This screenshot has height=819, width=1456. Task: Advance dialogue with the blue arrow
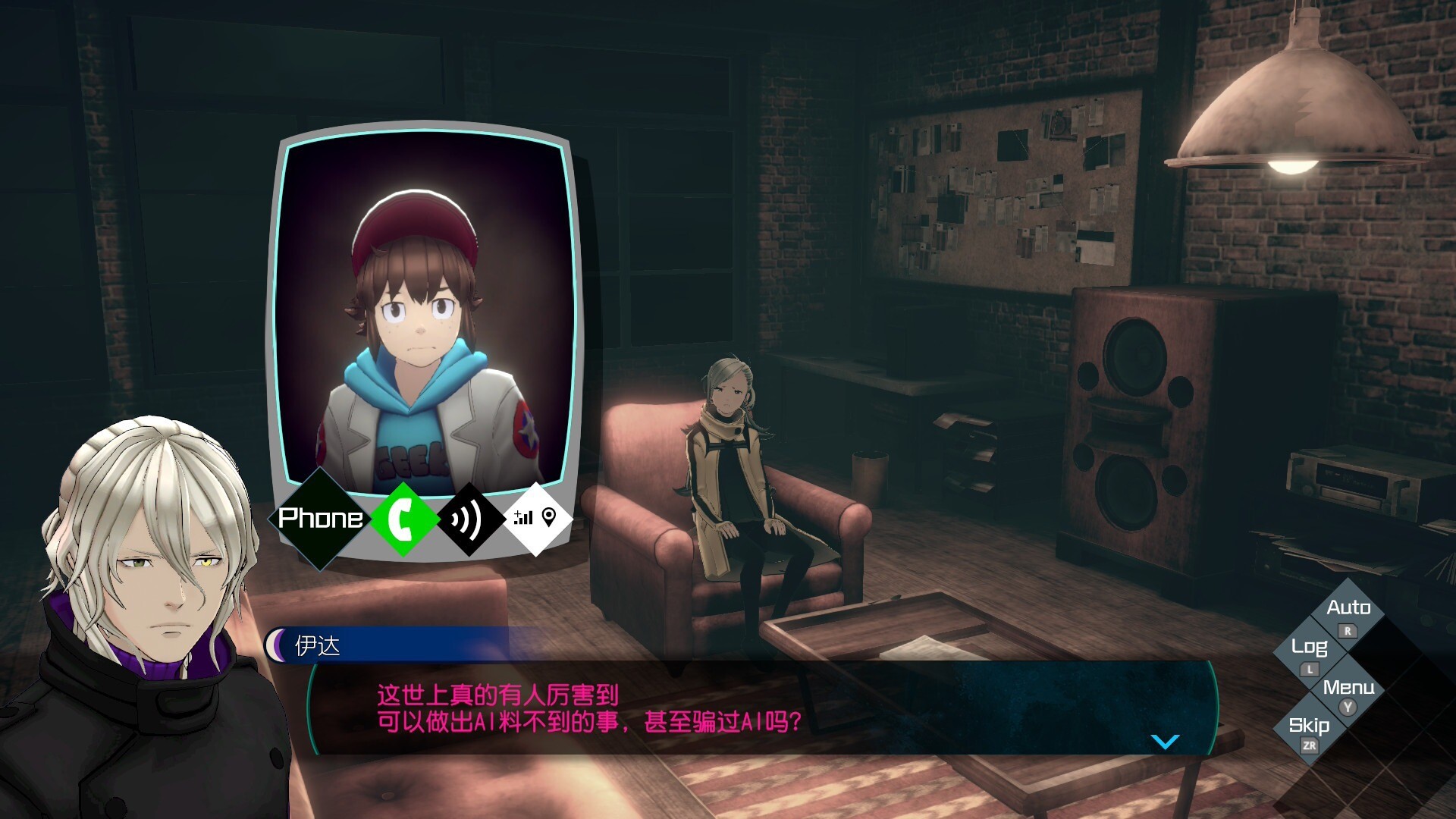point(1165,741)
